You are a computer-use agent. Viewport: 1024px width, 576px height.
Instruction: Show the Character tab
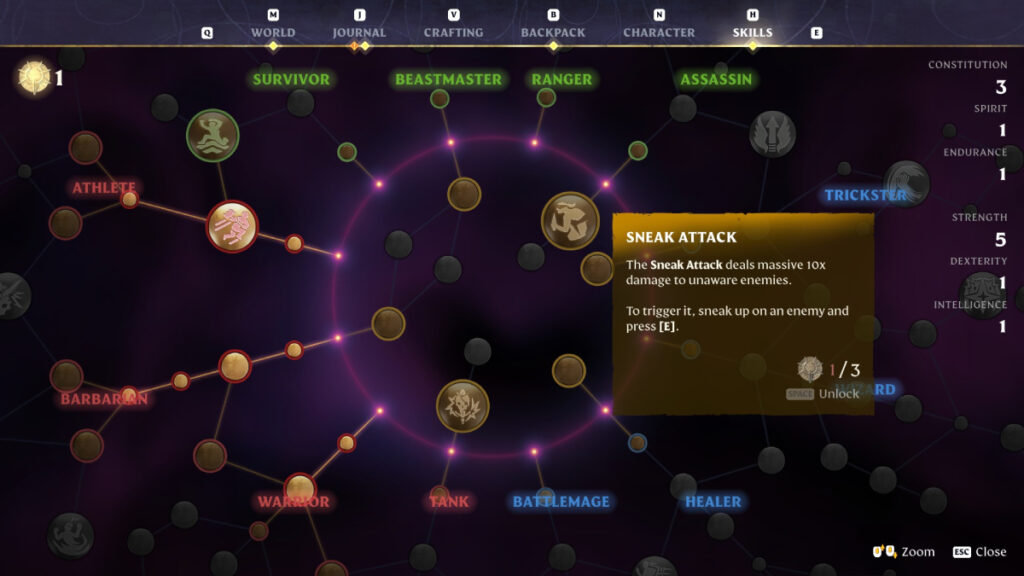[x=659, y=33]
